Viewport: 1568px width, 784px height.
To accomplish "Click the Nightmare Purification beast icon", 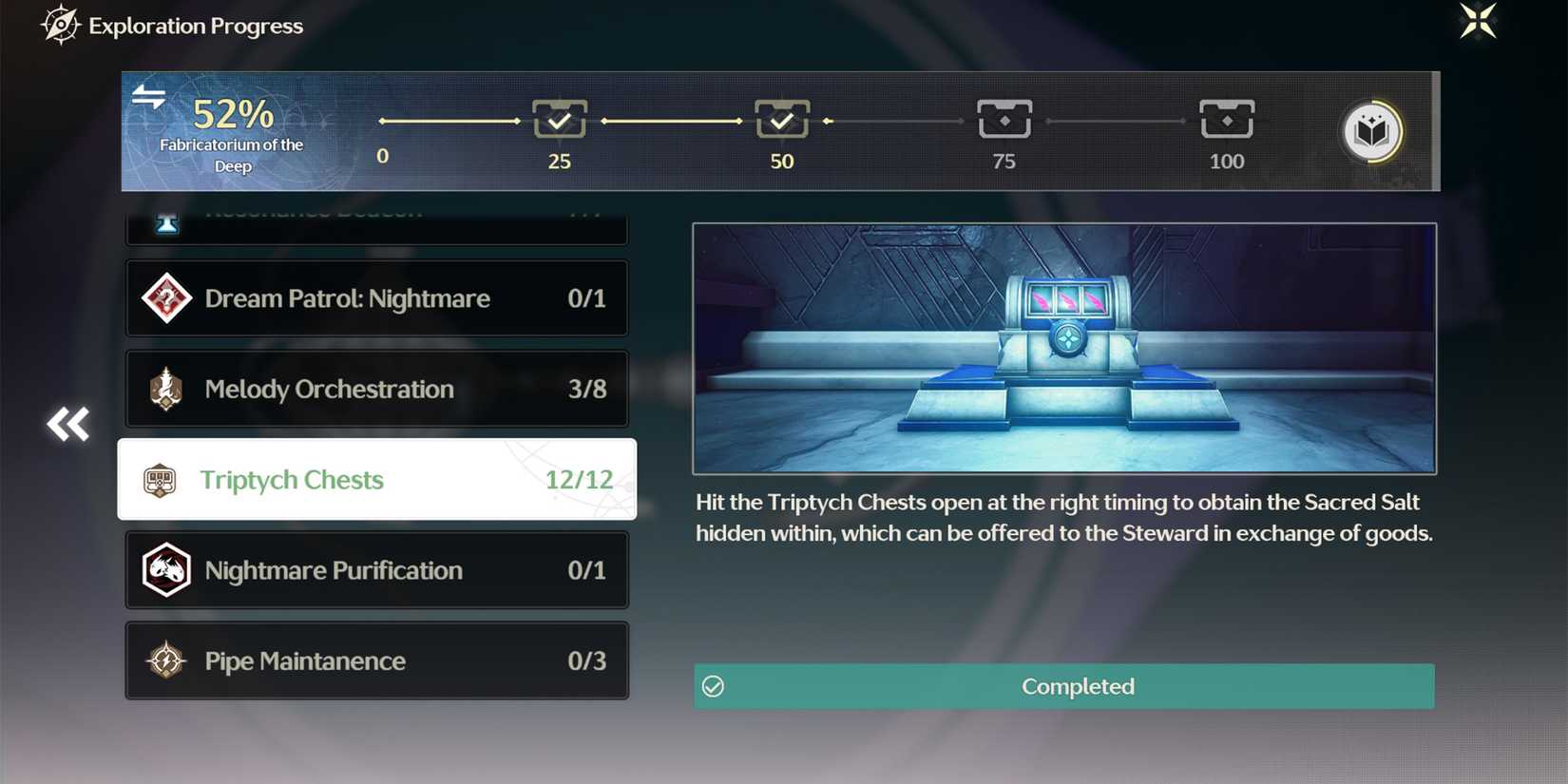I will pyautogui.click(x=166, y=570).
